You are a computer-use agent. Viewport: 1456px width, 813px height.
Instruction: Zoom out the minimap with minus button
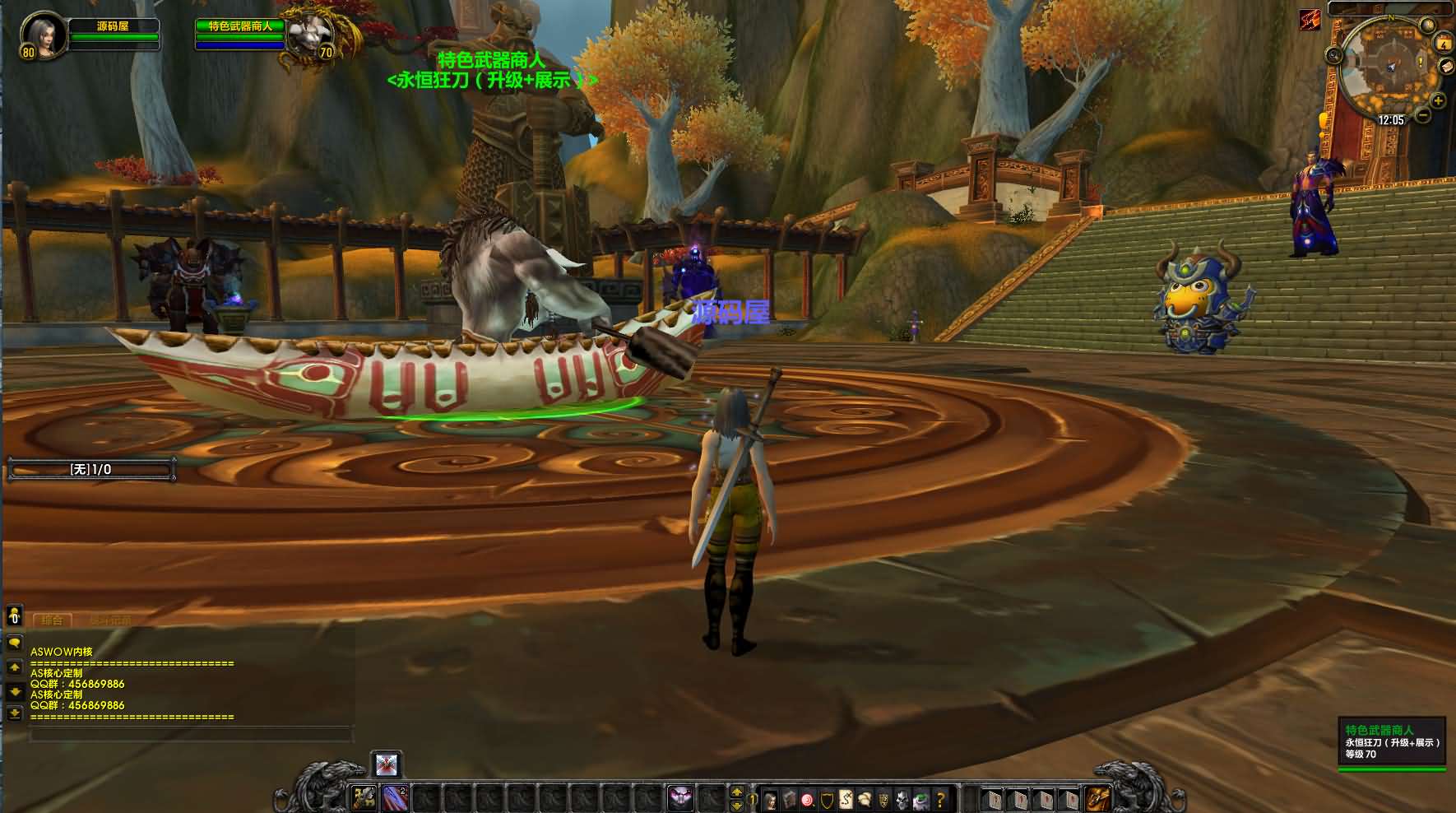pyautogui.click(x=1424, y=116)
